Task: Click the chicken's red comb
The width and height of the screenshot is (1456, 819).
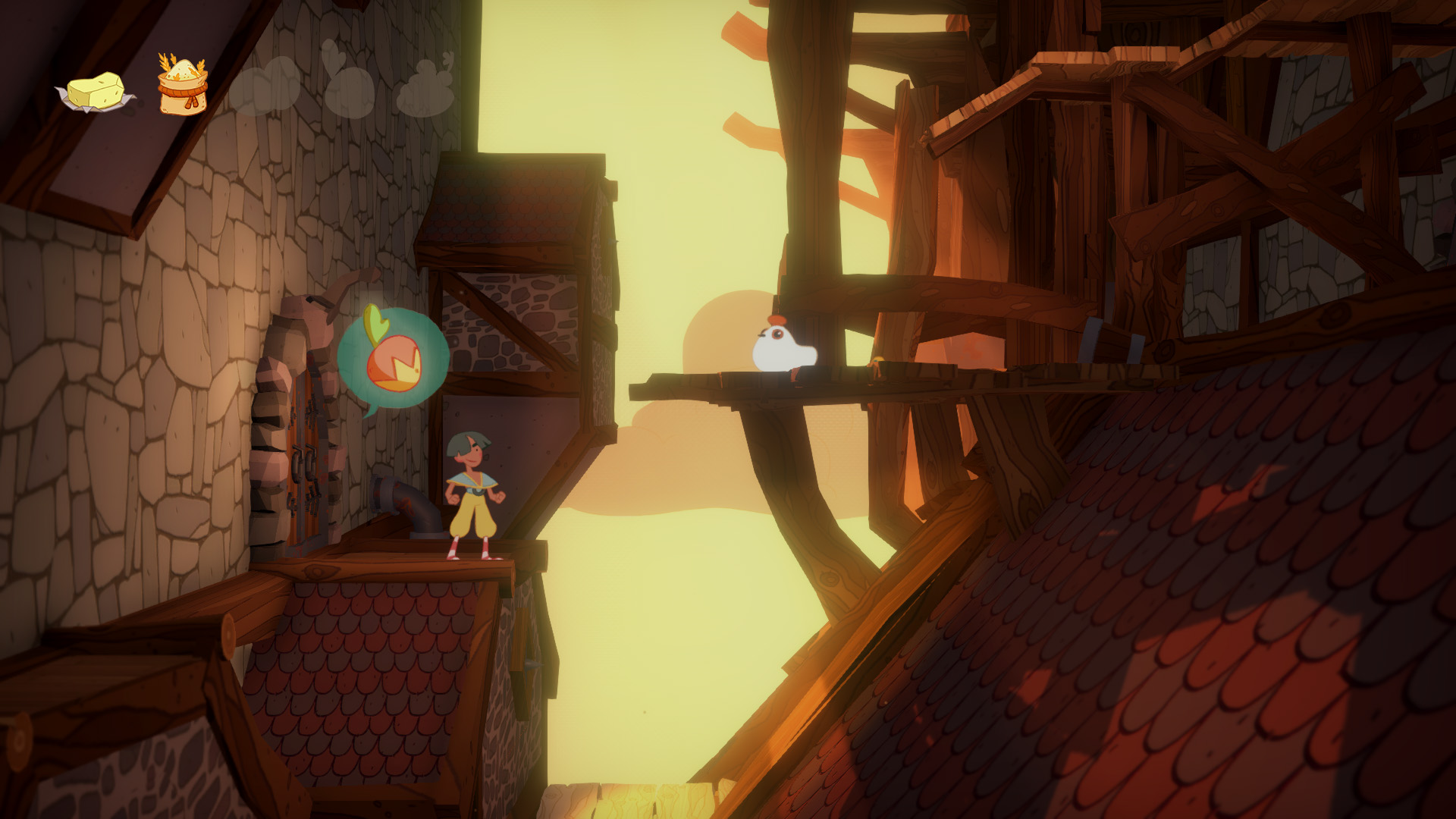Action: (777, 322)
